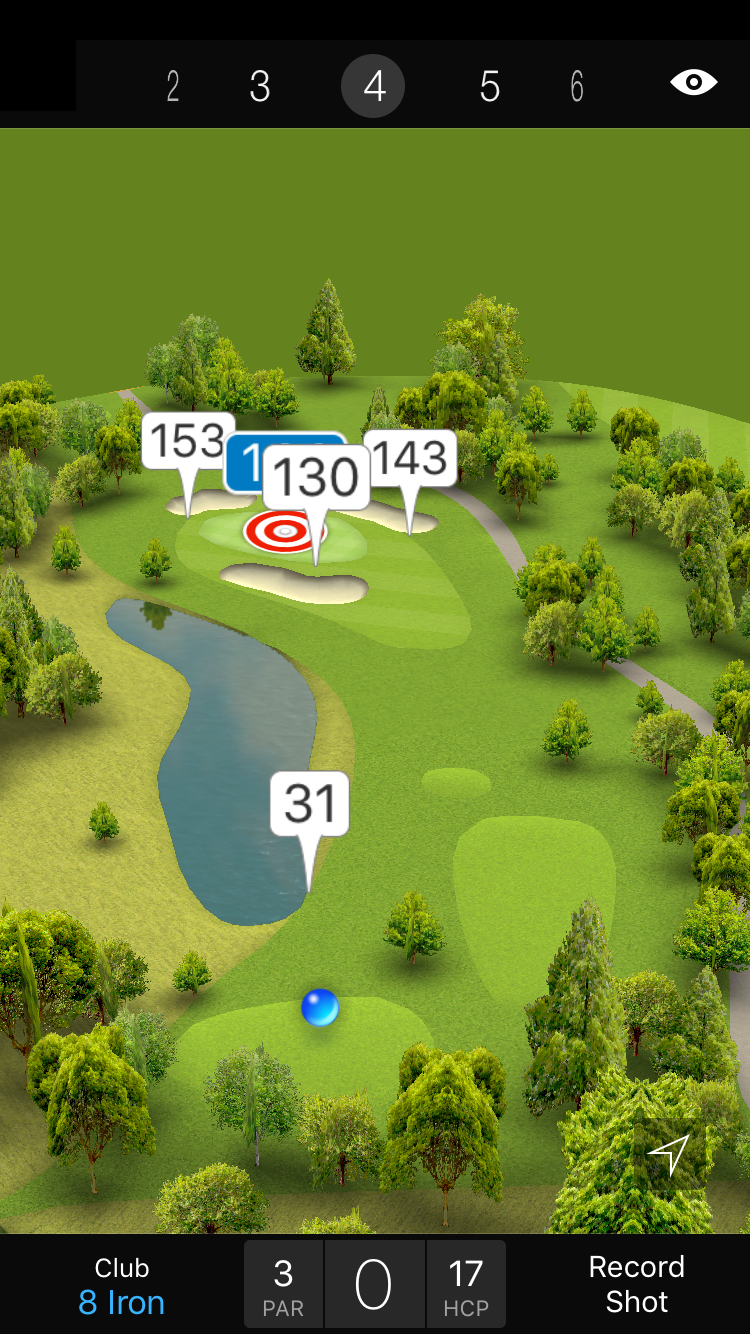Select the blue ball position marker
The height and width of the screenshot is (1334, 750).
click(x=320, y=1008)
